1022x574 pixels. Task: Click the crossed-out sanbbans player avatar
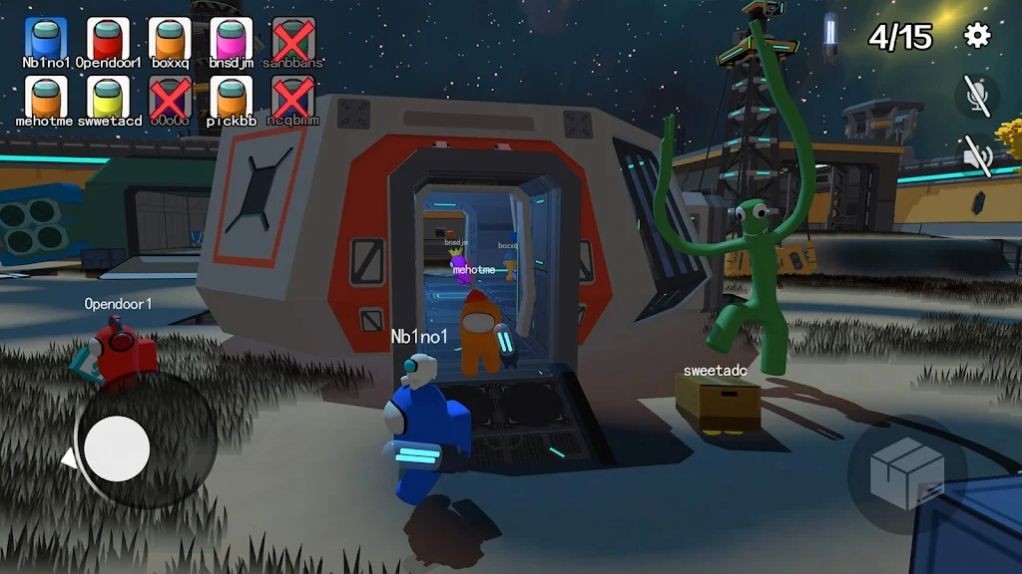pos(293,38)
